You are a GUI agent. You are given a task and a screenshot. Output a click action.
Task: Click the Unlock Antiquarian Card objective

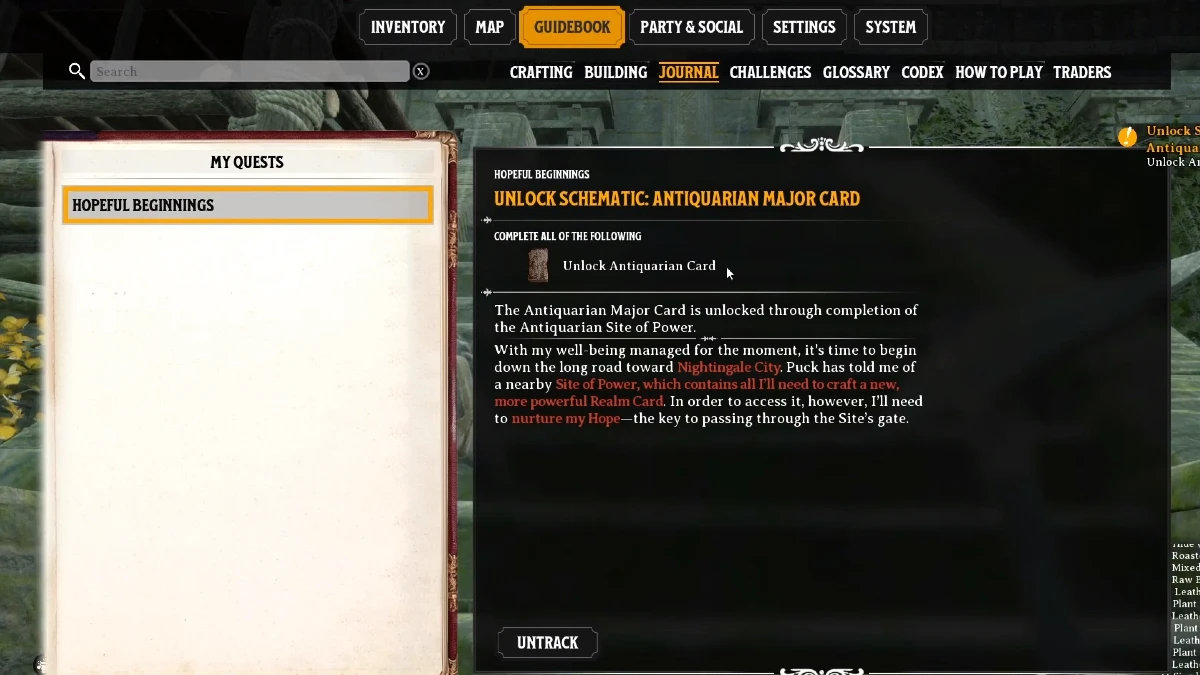click(x=638, y=266)
